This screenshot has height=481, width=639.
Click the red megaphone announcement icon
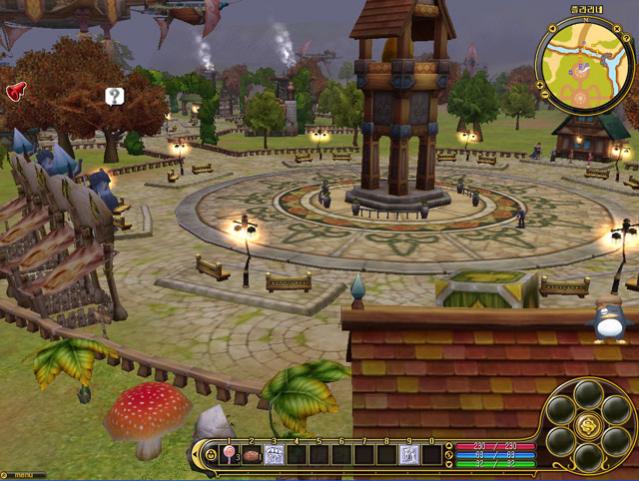[16, 91]
